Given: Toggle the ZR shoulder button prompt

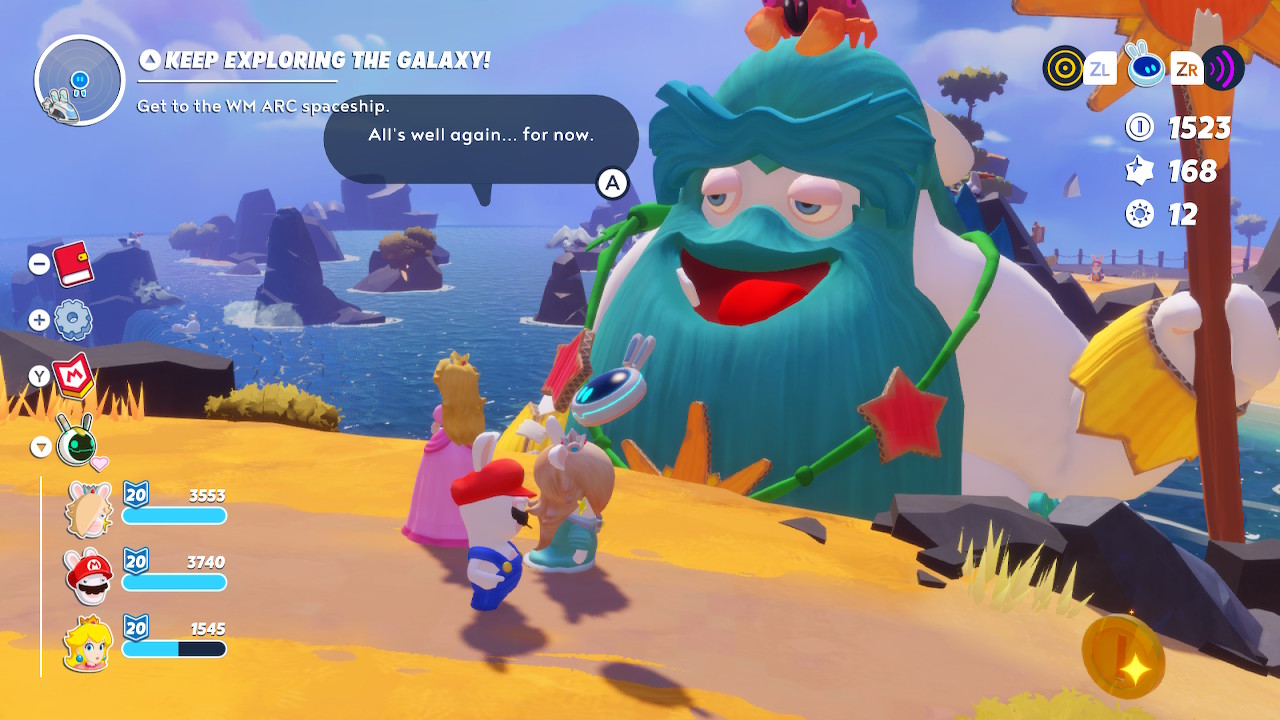Looking at the screenshot, I should tap(1186, 68).
